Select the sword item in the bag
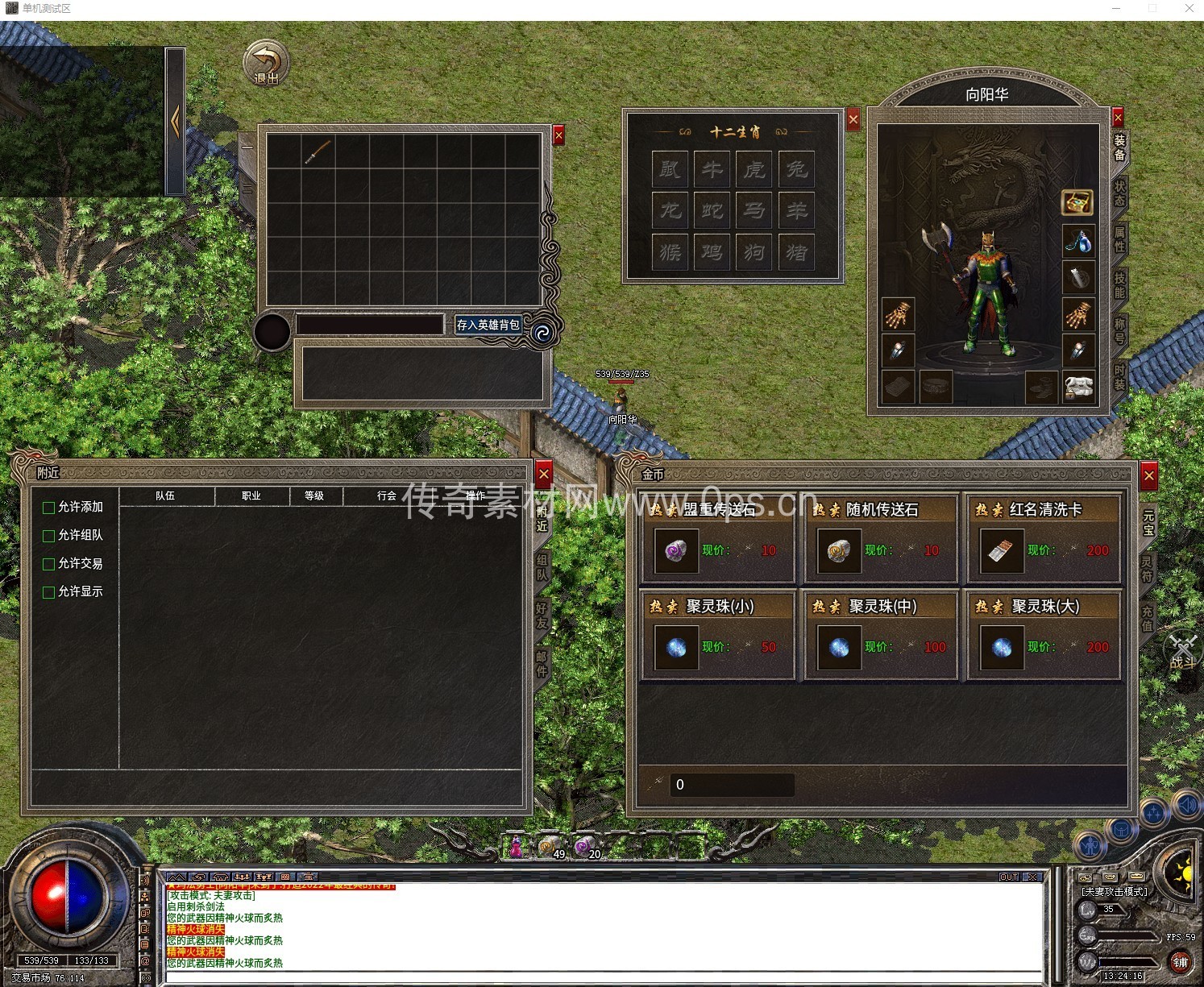Viewport: 1204px width, 987px height. click(318, 151)
